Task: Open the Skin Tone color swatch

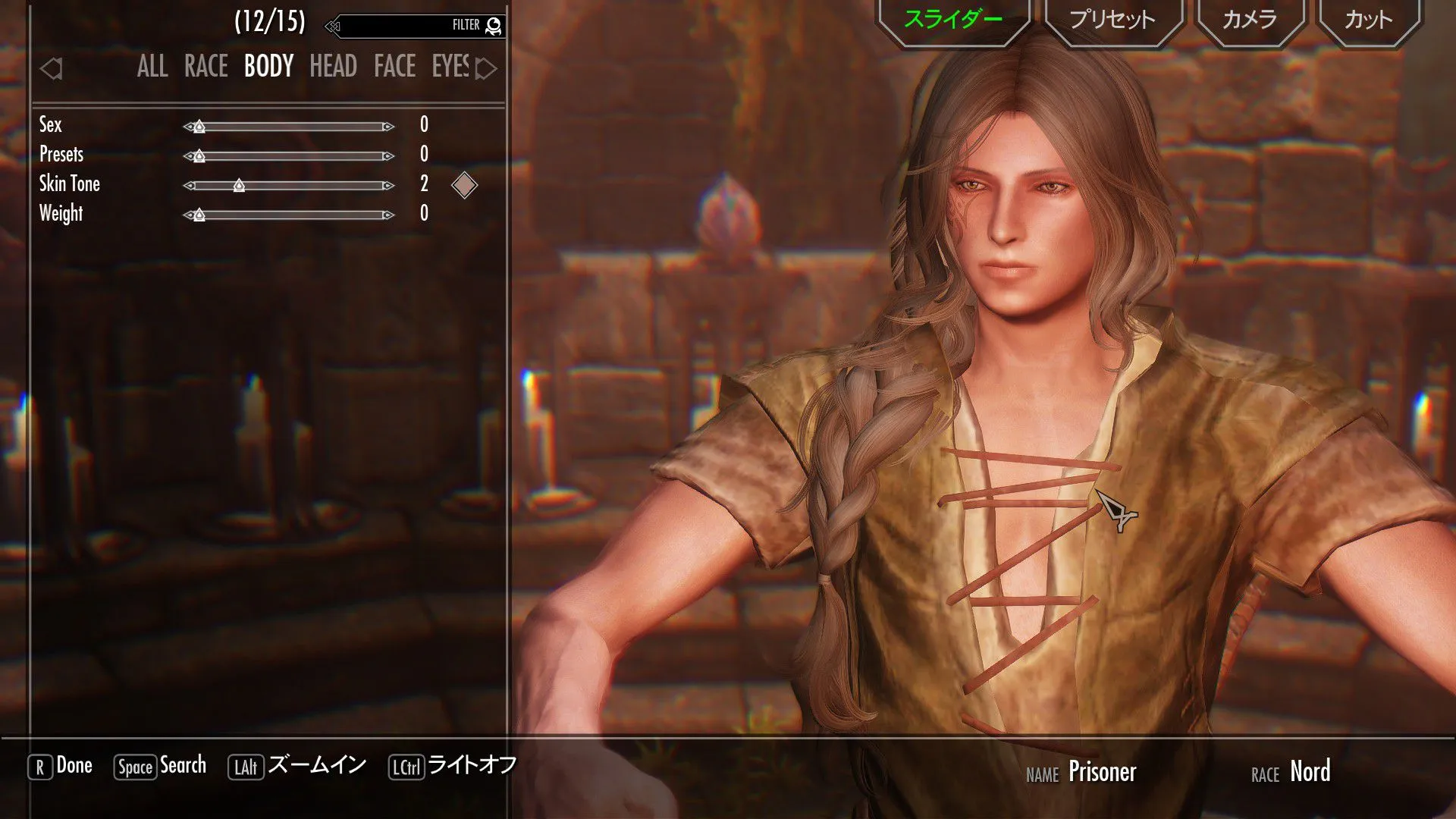Action: 464,185
